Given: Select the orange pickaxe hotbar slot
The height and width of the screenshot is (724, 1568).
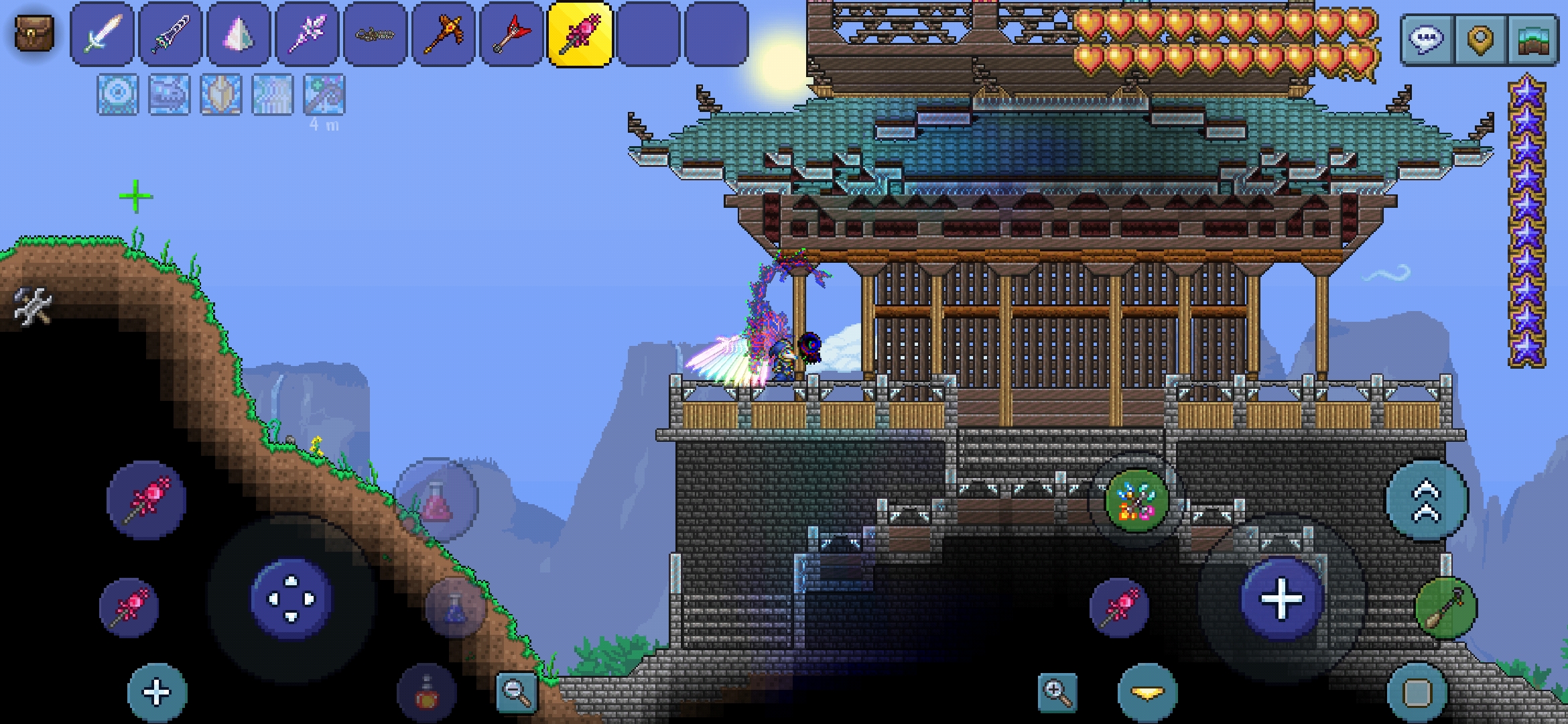Looking at the screenshot, I should tap(444, 34).
